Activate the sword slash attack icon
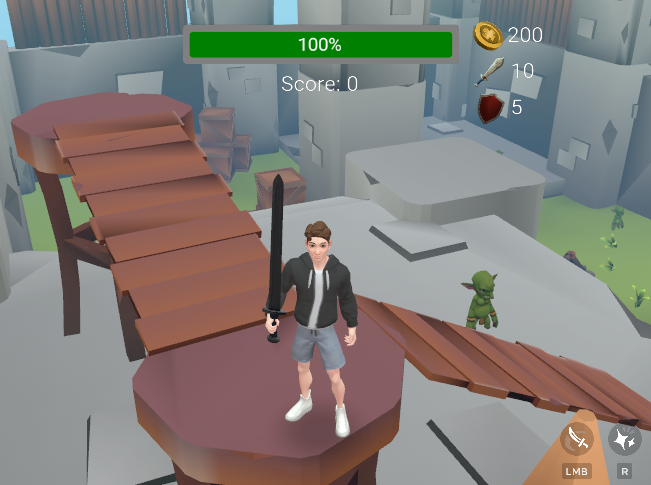 [x=577, y=439]
